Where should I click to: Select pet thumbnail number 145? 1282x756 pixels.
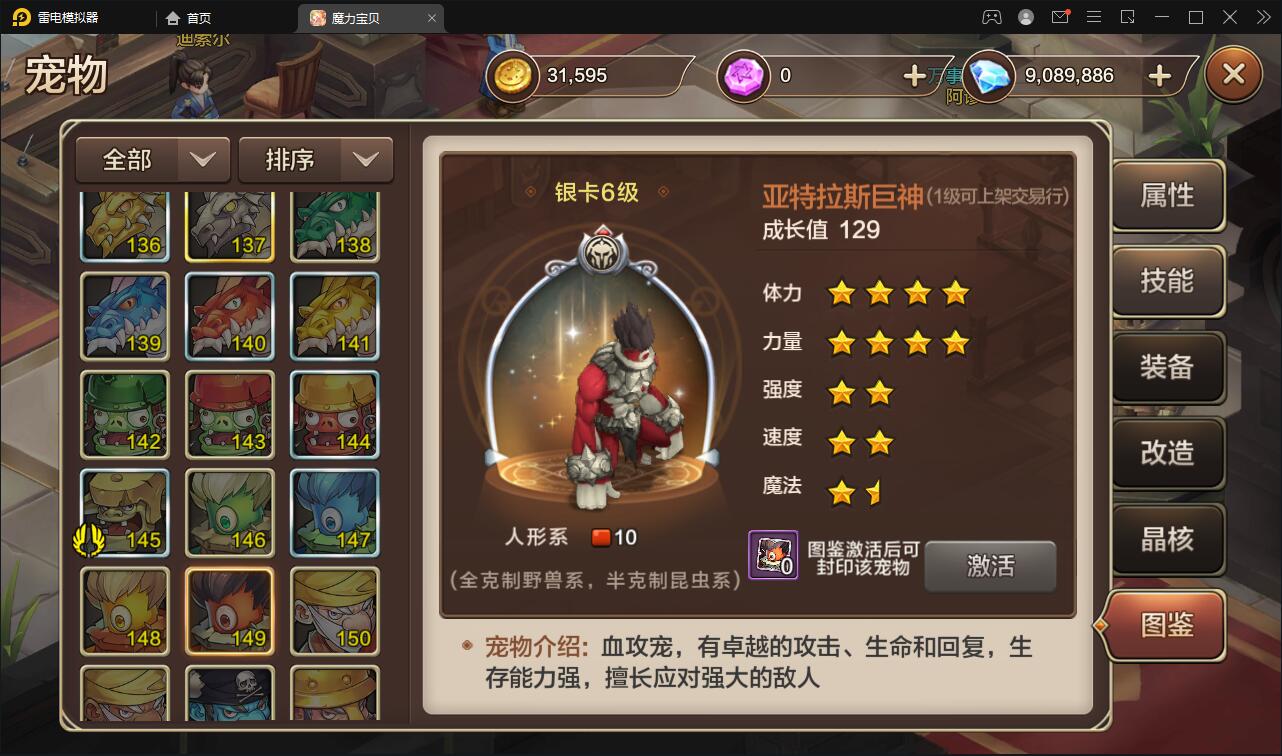[125, 512]
